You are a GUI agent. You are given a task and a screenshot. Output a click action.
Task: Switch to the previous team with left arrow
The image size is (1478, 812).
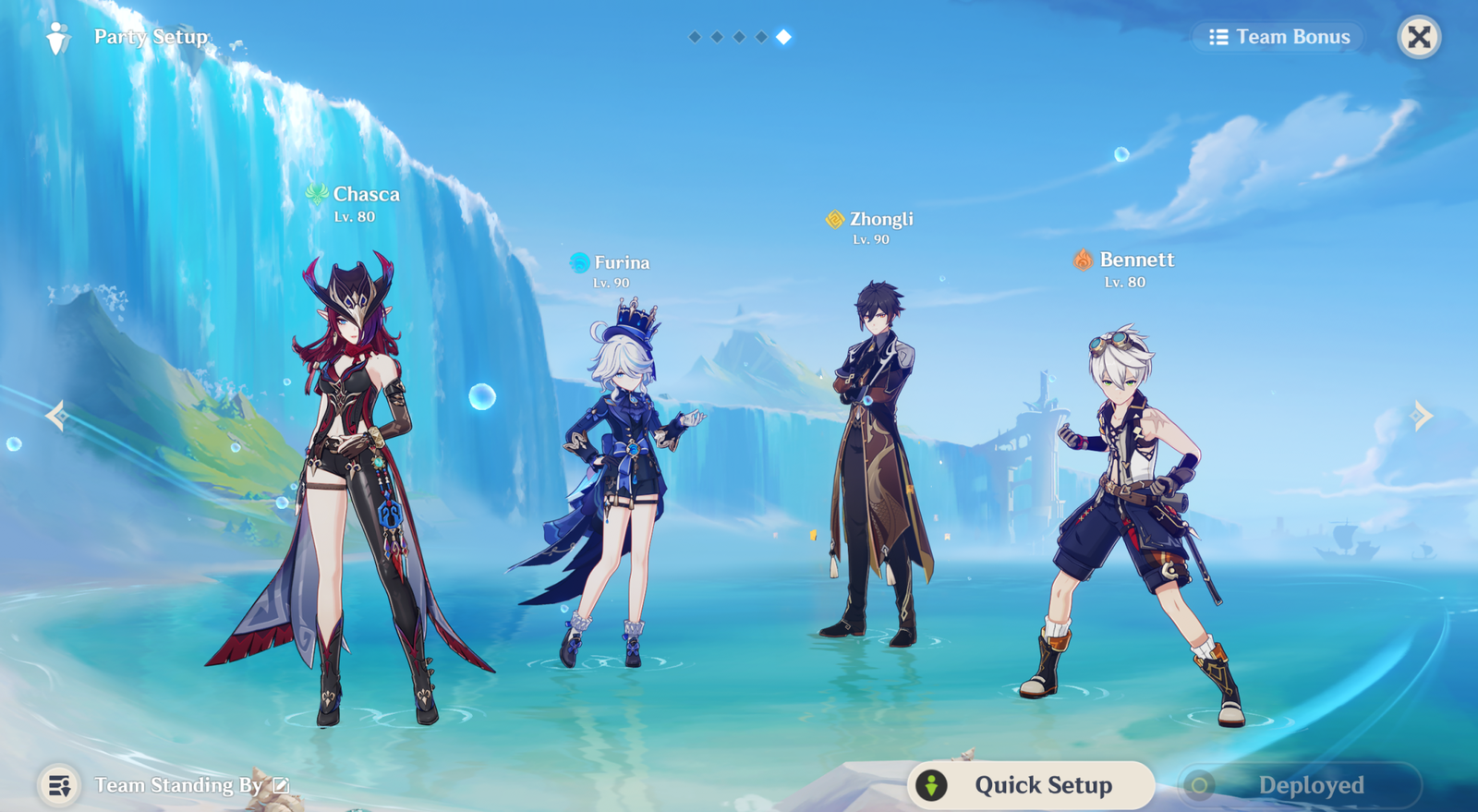56,416
